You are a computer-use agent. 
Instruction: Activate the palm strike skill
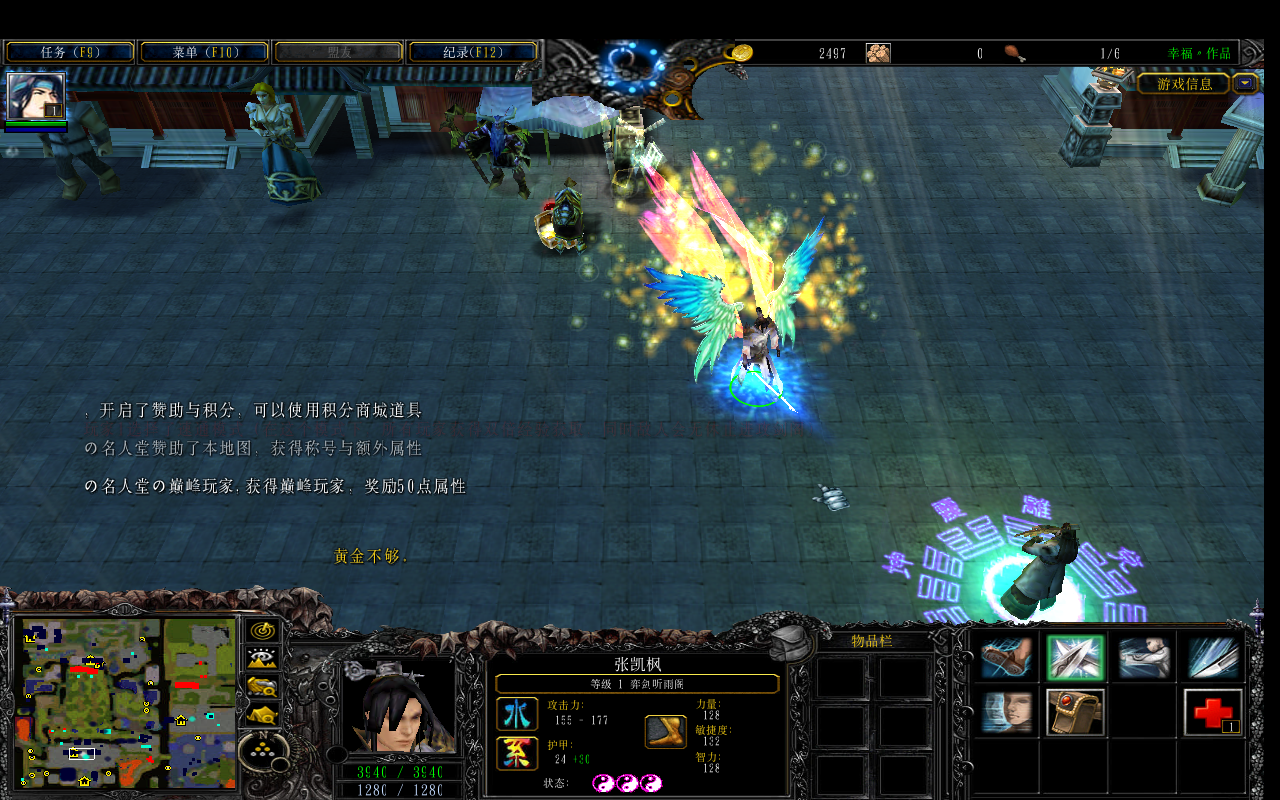(1146, 657)
